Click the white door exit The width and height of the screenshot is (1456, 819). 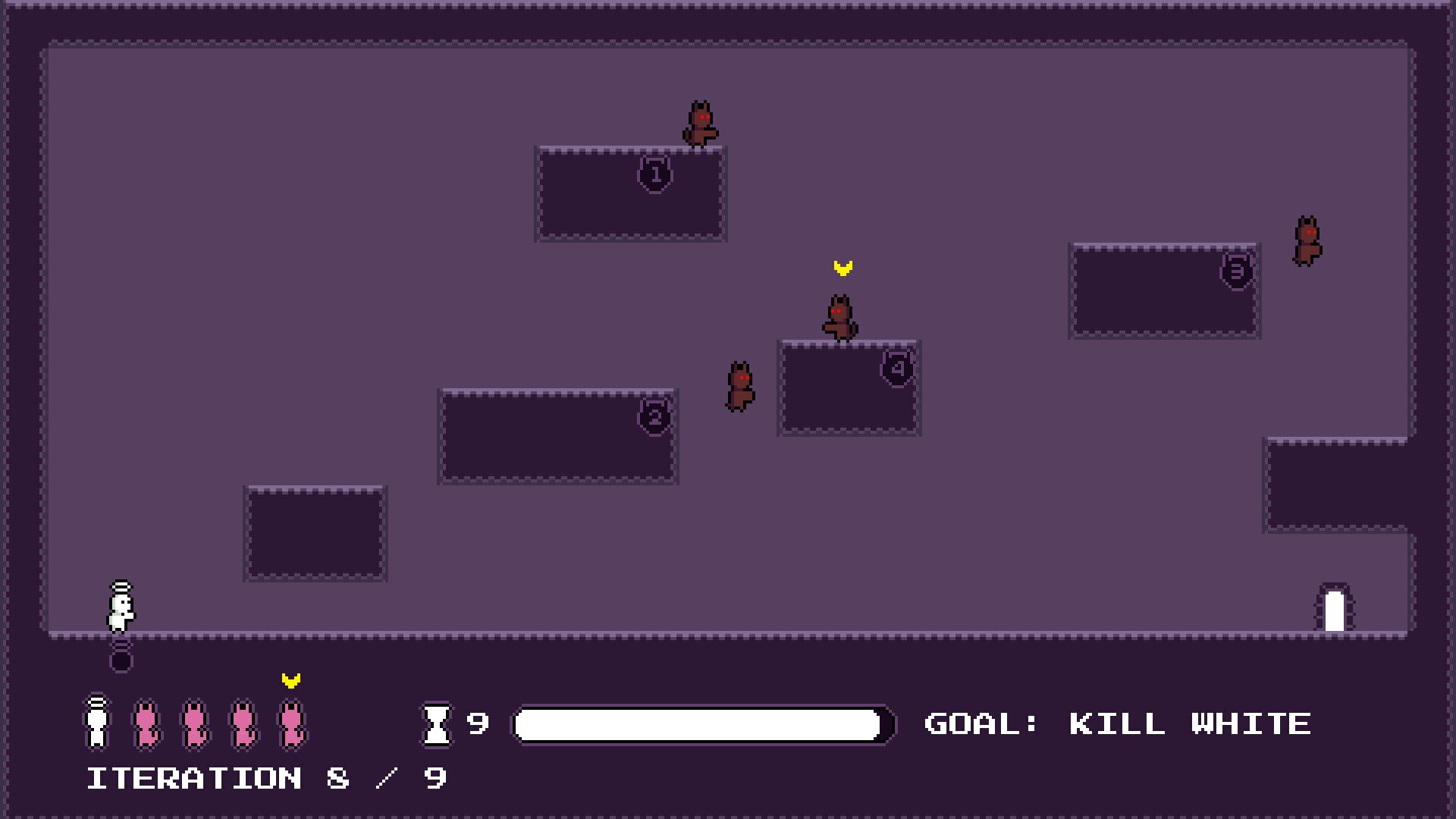[1335, 610]
